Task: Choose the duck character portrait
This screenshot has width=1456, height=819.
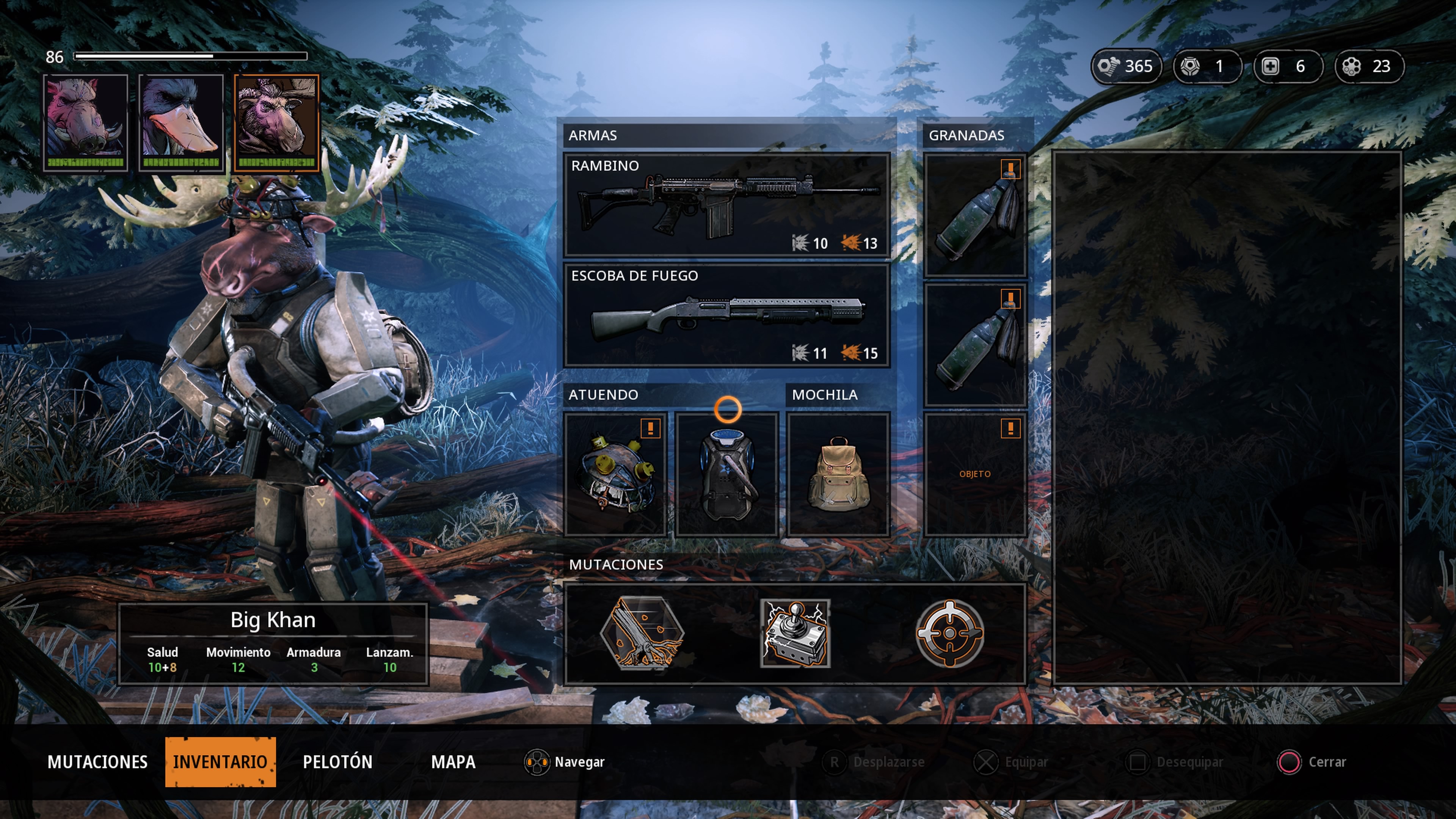Action: coord(181,122)
